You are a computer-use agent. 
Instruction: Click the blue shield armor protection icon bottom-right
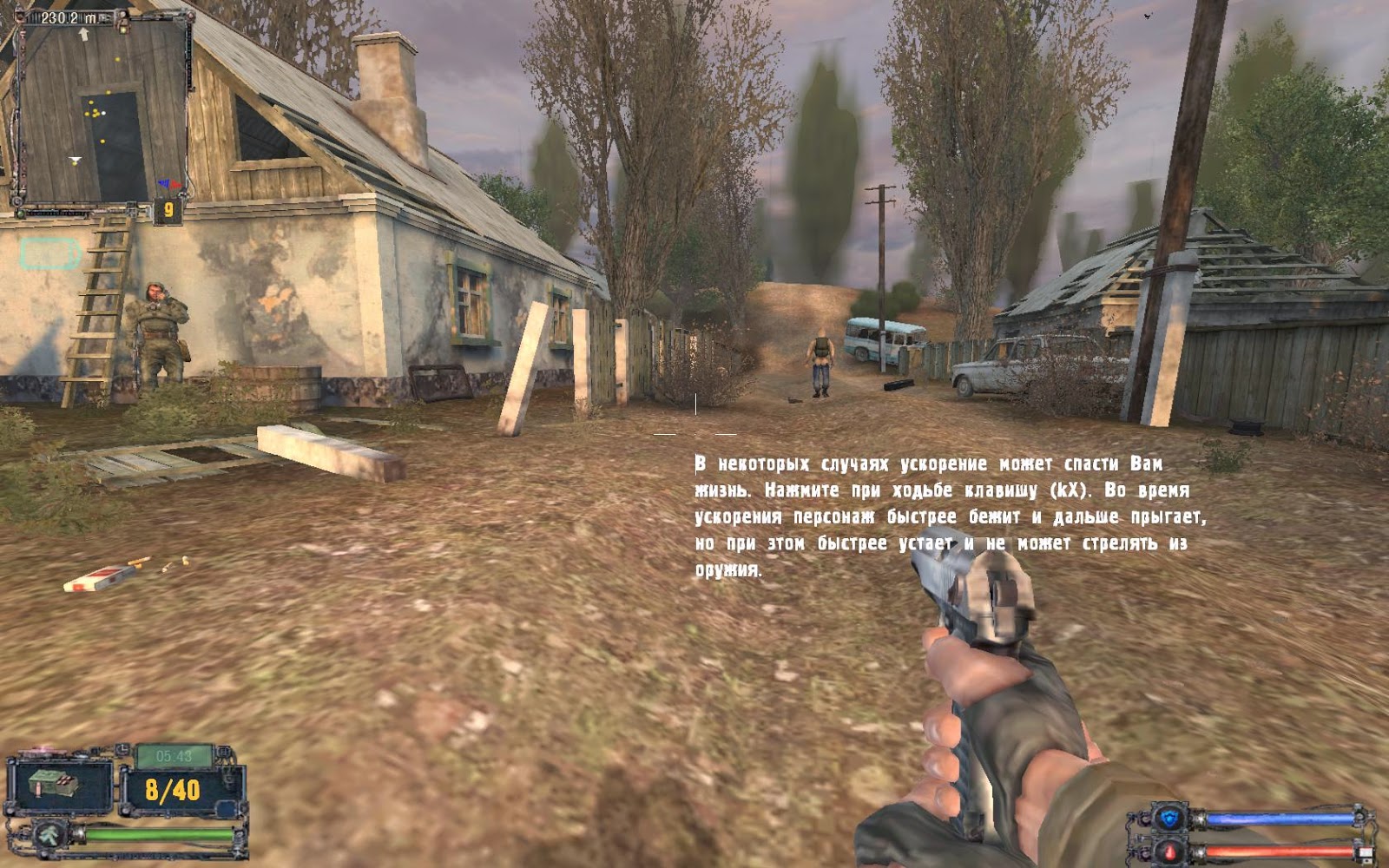[1168, 818]
